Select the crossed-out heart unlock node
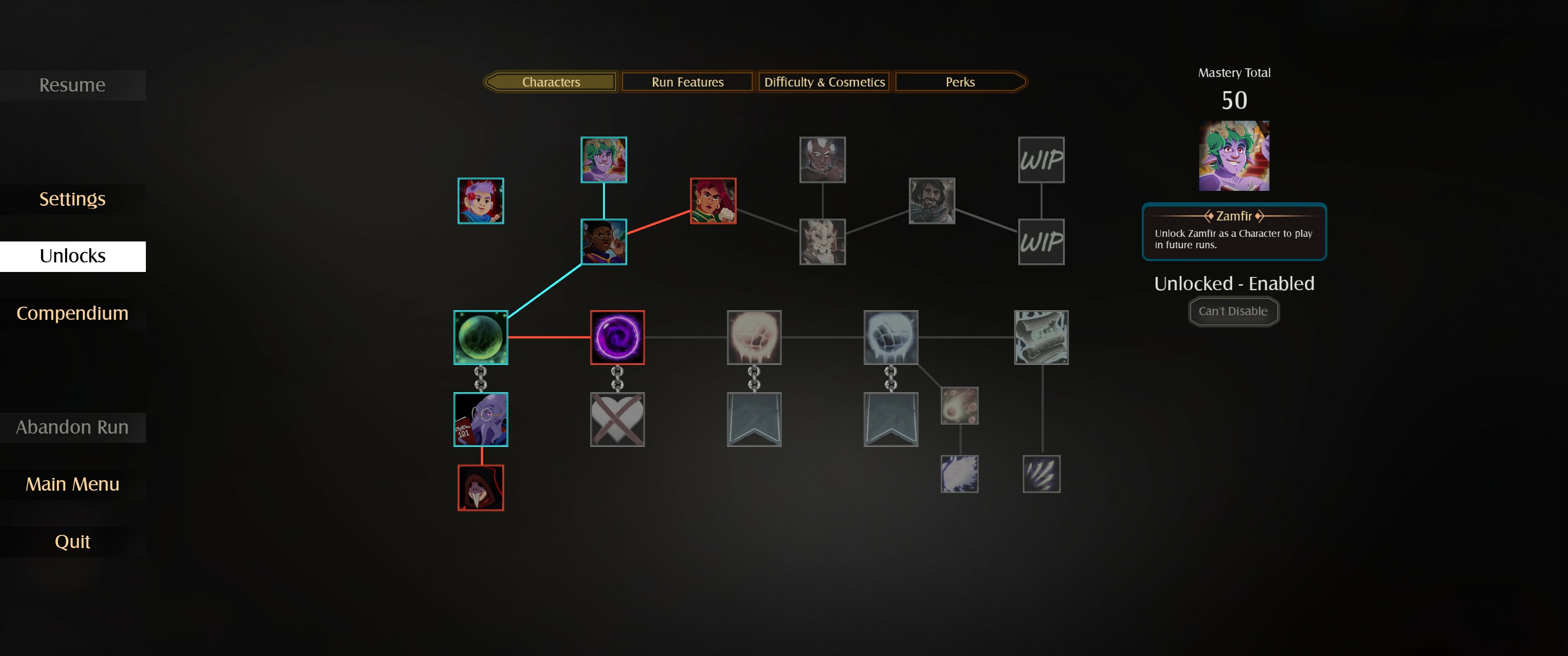 (617, 419)
